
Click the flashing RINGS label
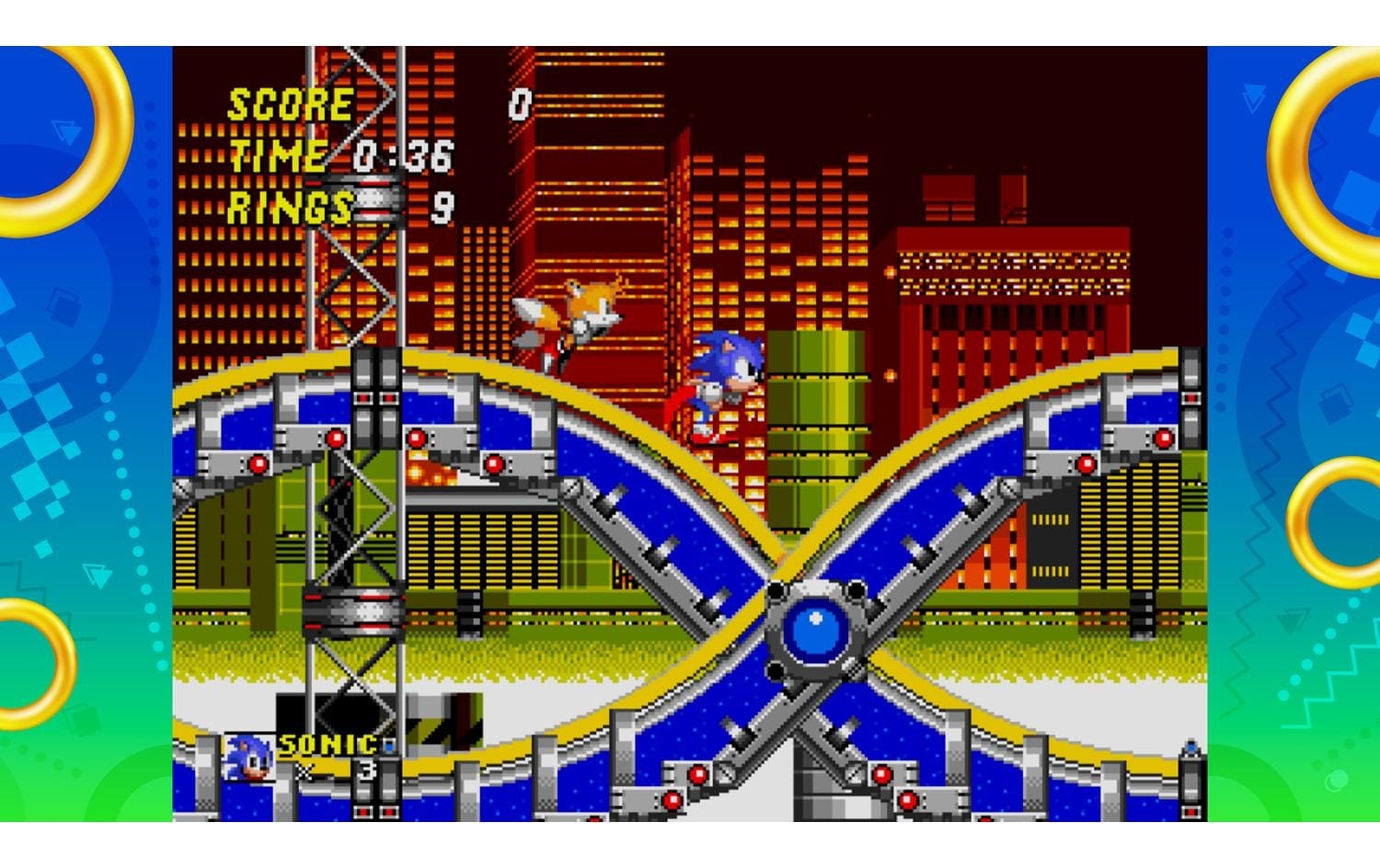tap(290, 207)
